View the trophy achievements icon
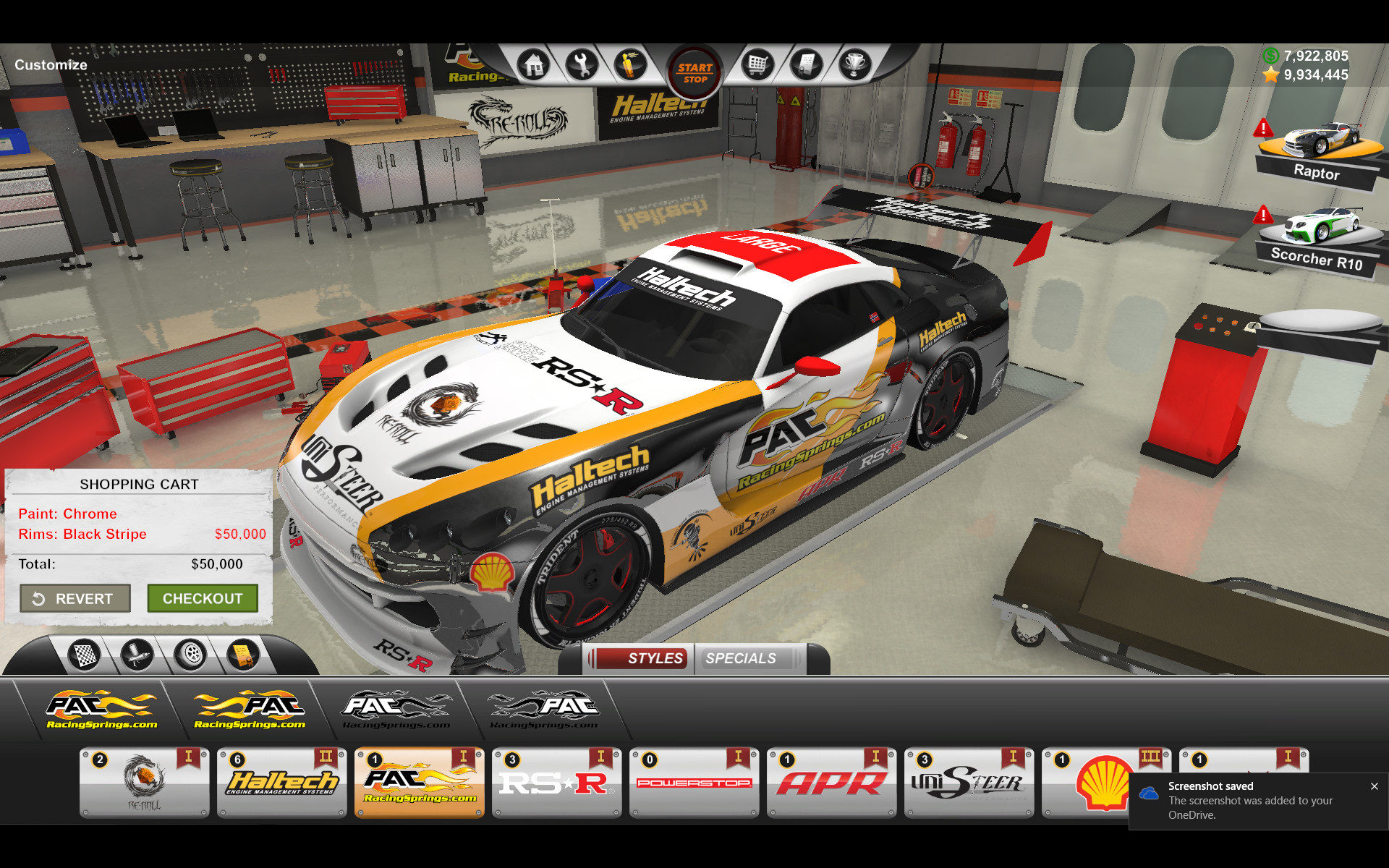1389x868 pixels. coord(854,64)
